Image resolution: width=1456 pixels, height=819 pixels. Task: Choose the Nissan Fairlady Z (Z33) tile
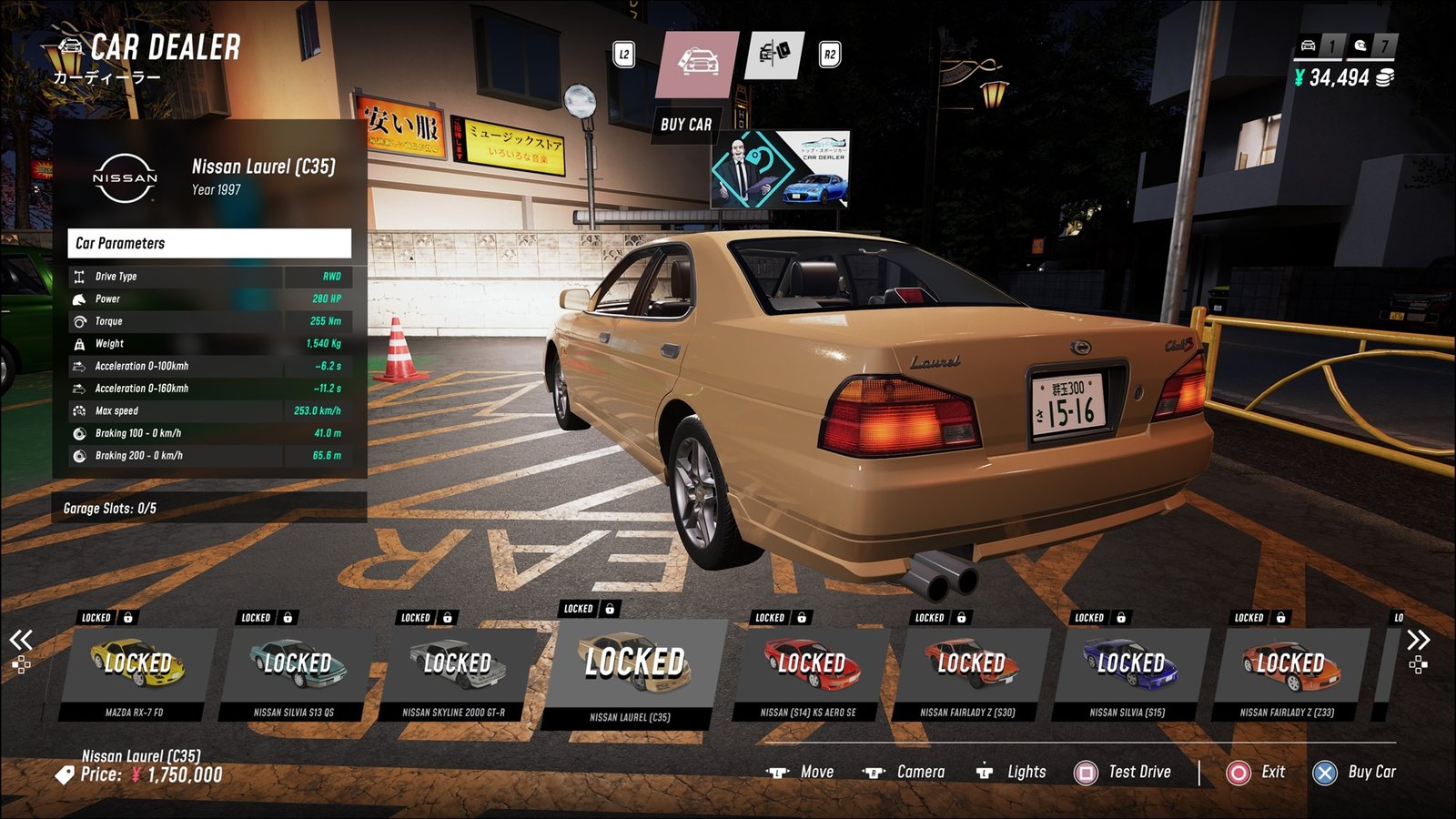(1289, 669)
